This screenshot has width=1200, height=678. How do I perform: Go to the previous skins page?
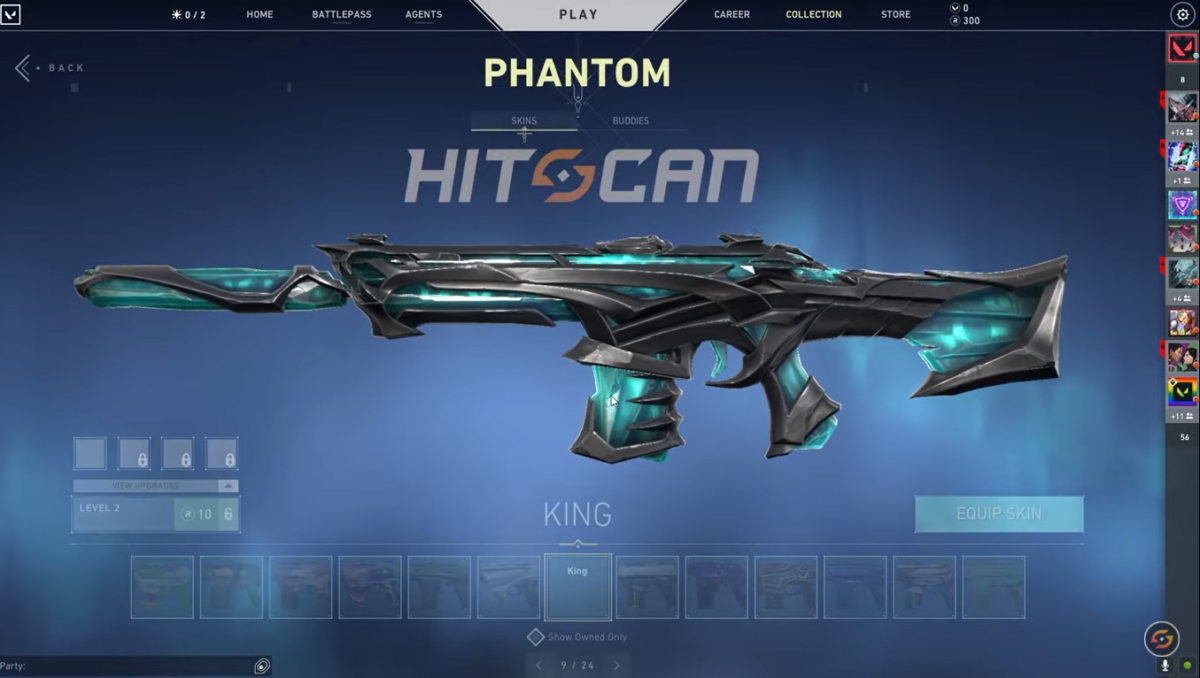[x=539, y=665]
